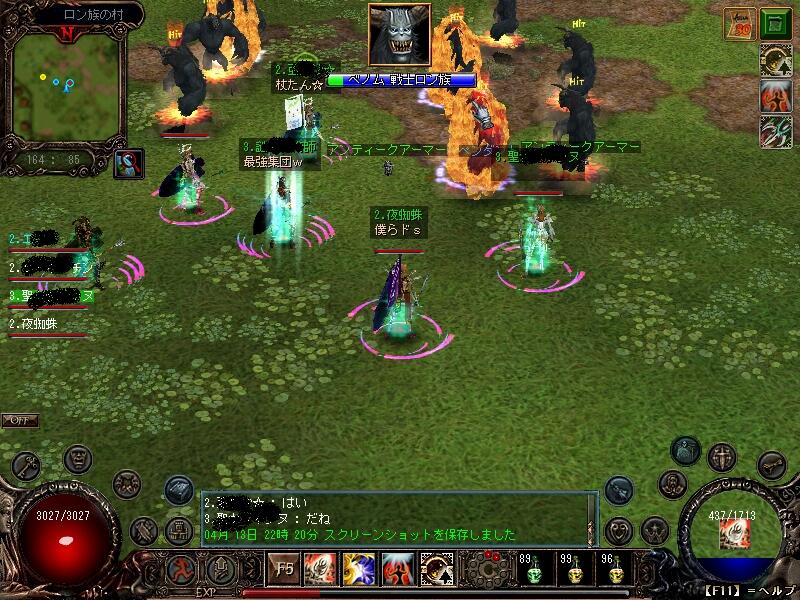Select the glowing red figure buff icon
The height and width of the screenshot is (600, 800).
pos(774,97)
